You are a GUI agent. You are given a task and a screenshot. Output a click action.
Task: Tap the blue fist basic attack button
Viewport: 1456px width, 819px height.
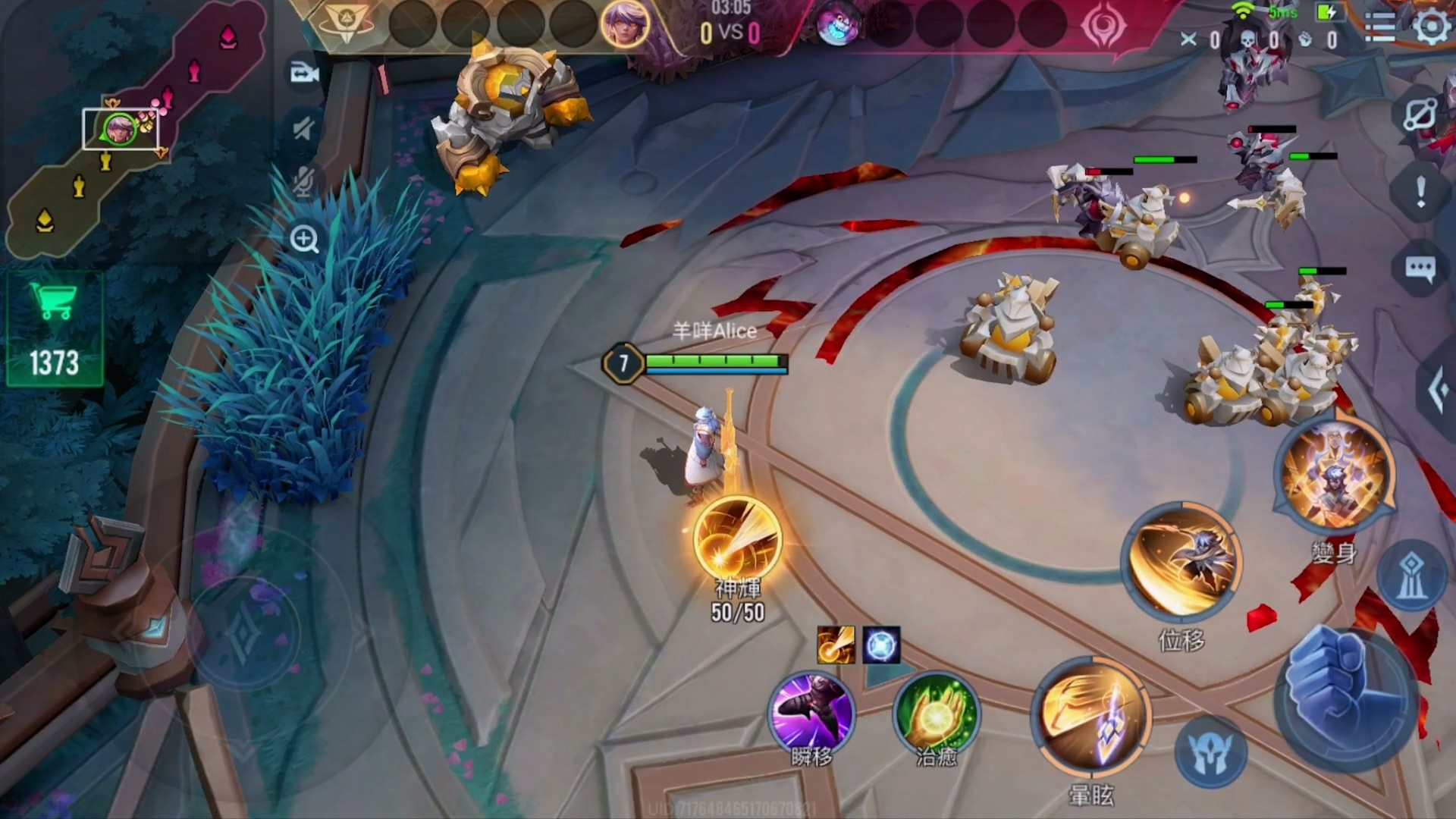click(x=1347, y=699)
